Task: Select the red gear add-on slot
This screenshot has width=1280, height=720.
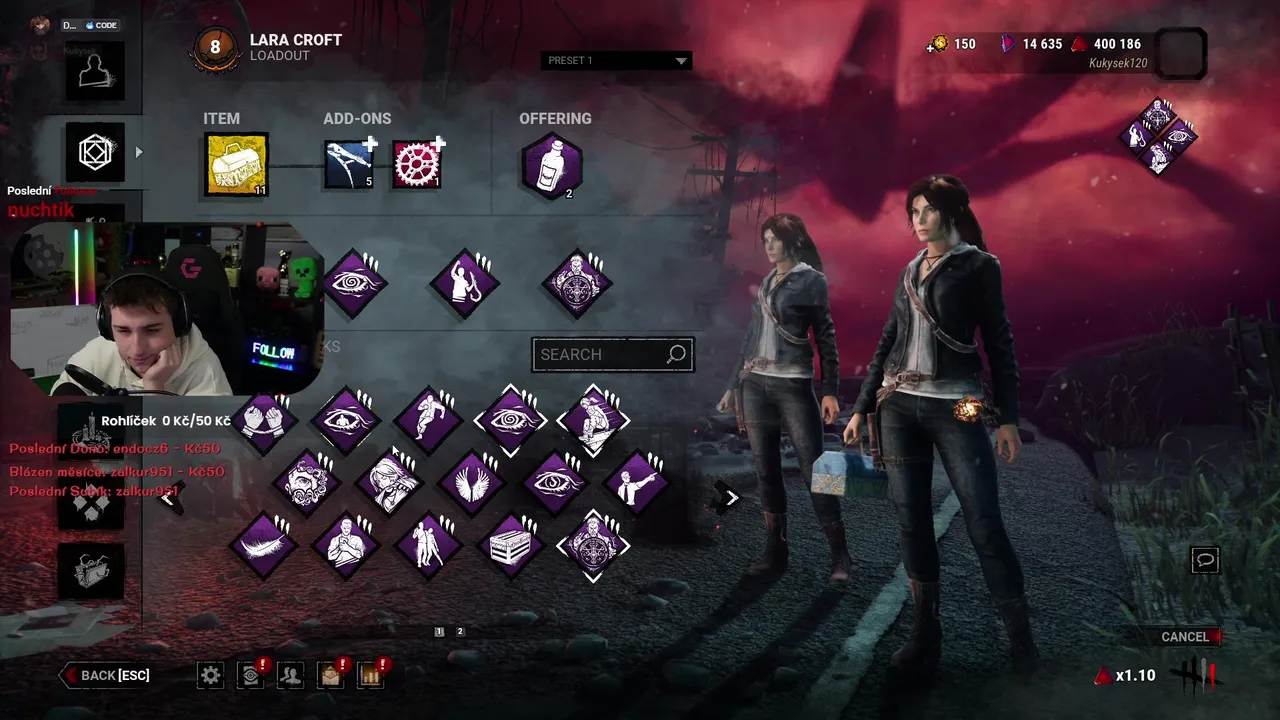Action: coord(417,164)
